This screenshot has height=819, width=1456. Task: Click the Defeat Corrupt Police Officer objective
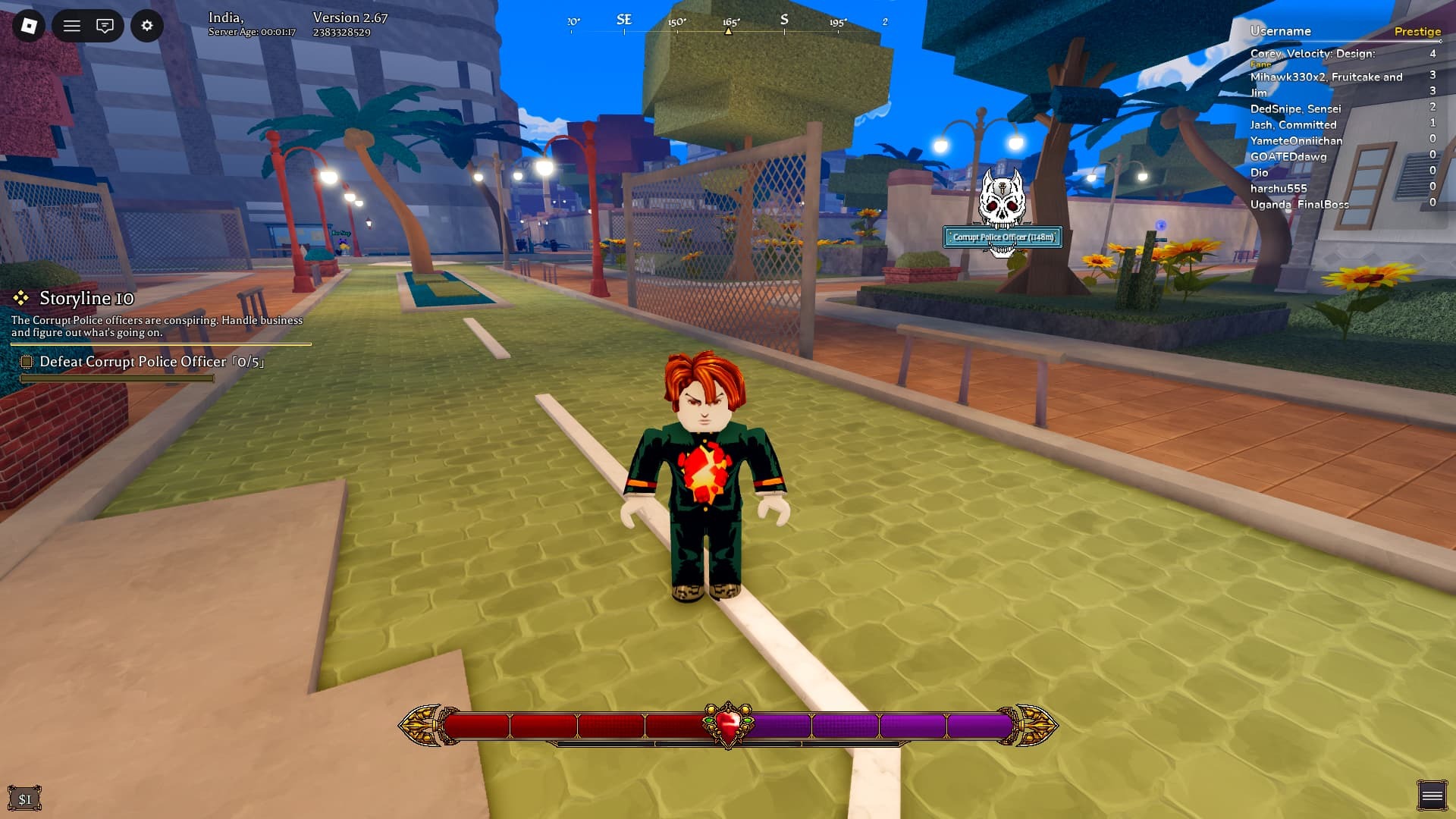[x=152, y=362]
